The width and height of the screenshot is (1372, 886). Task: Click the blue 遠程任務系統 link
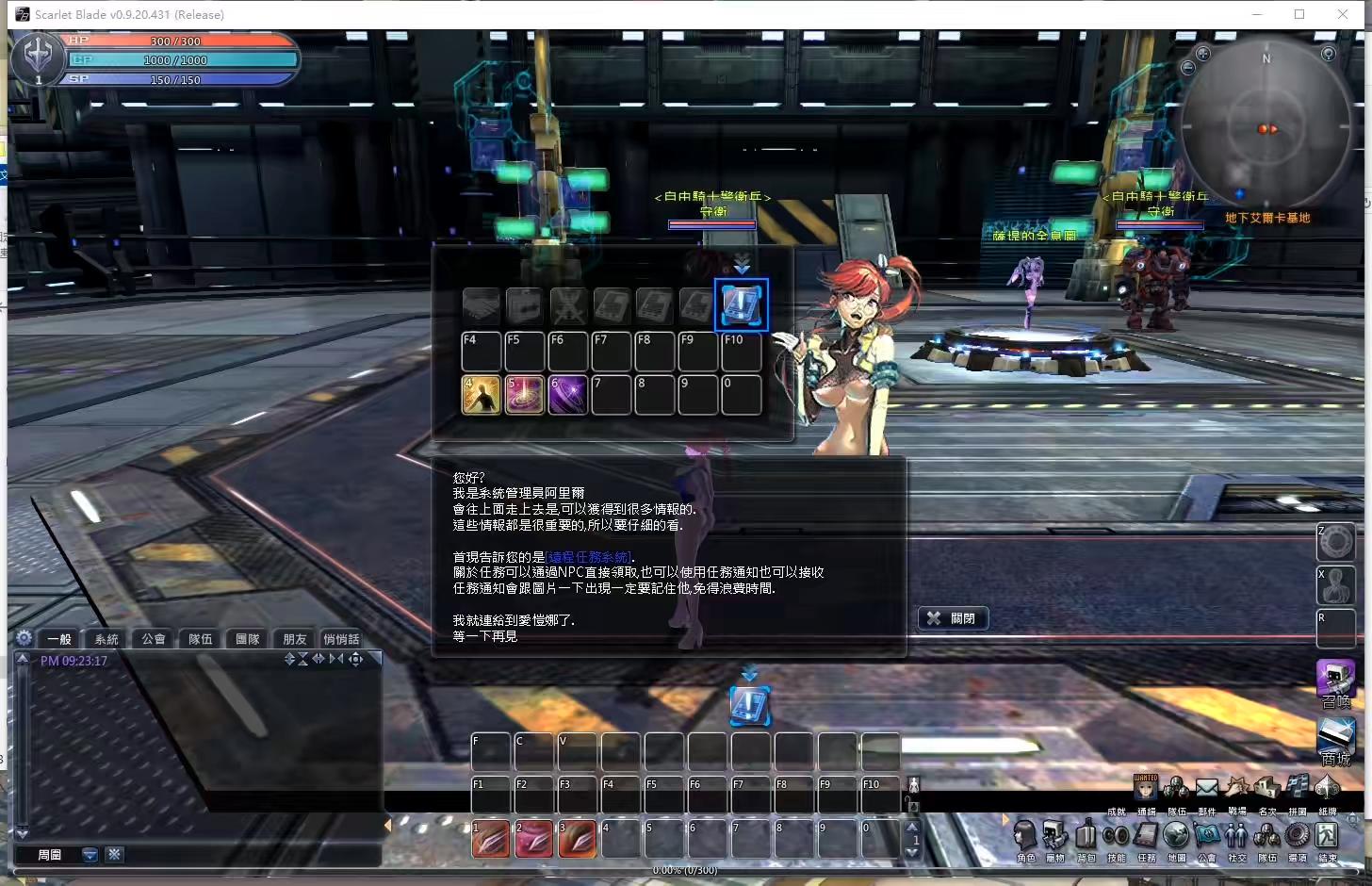589,557
